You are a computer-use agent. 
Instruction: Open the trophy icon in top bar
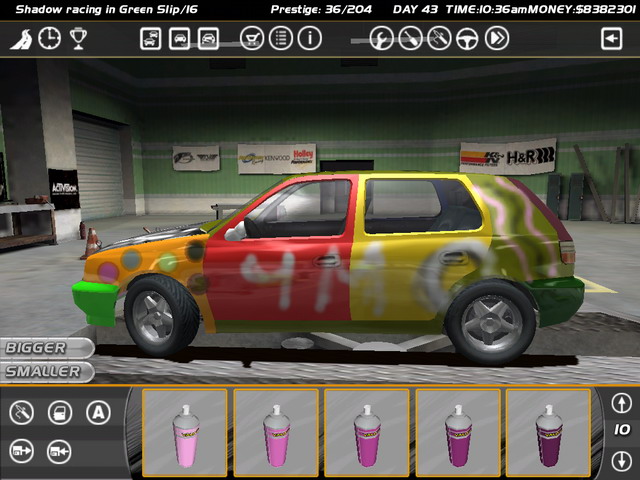point(78,39)
